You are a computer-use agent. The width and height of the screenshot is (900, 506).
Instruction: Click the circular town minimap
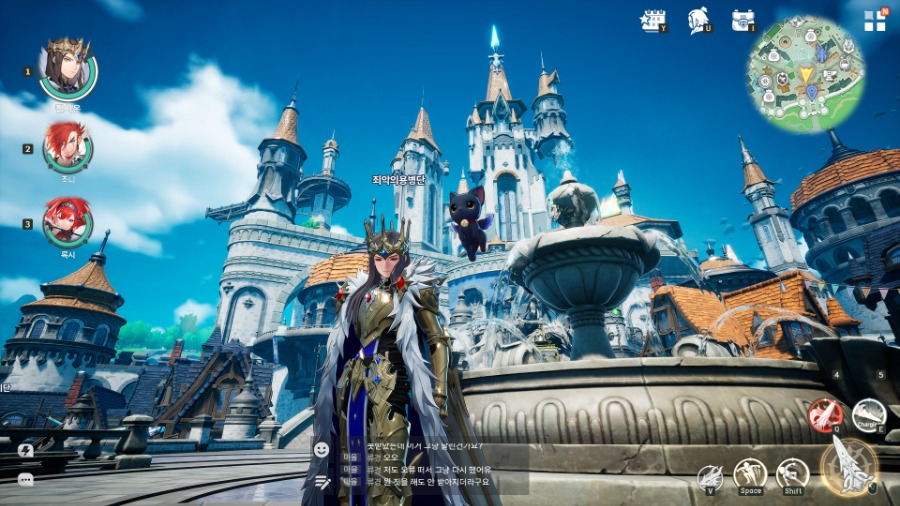click(805, 74)
